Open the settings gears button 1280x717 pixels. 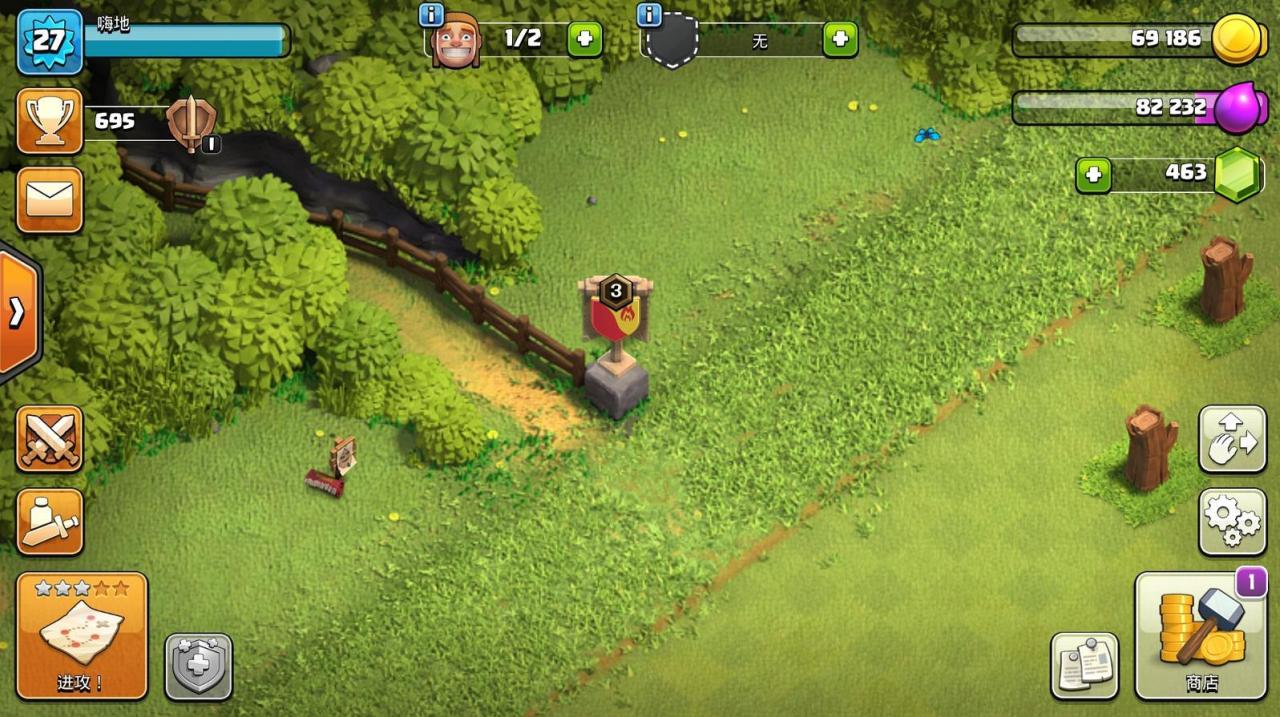click(x=1231, y=521)
